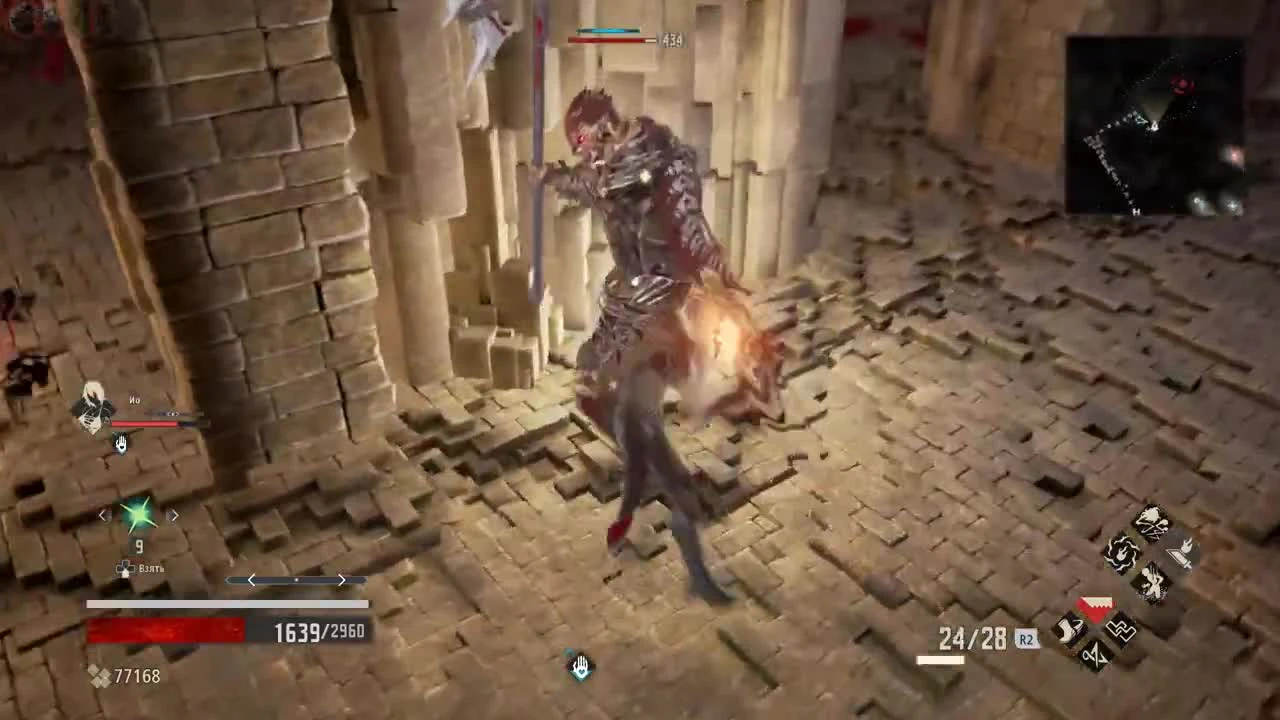Choose the boot-shaped gift icon
The width and height of the screenshot is (1280, 720).
pos(1069,630)
